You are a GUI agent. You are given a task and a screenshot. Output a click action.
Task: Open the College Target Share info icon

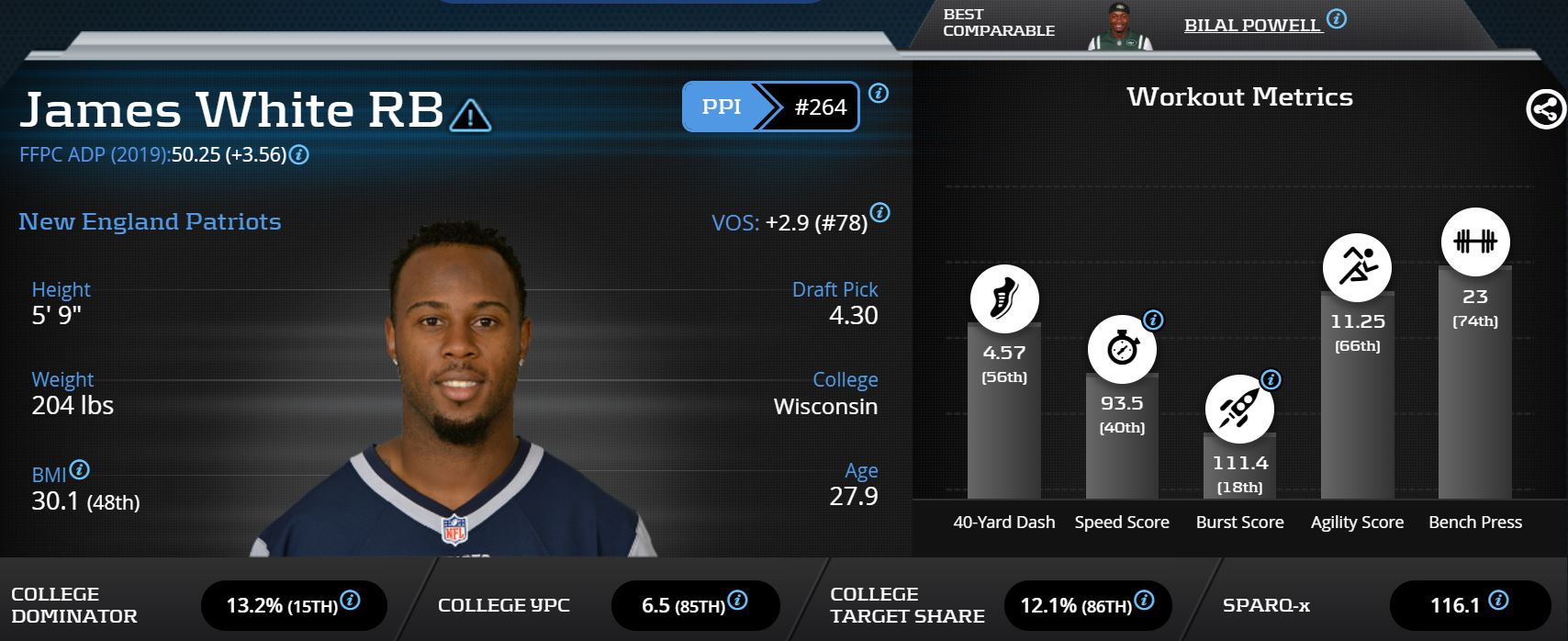point(1144,601)
